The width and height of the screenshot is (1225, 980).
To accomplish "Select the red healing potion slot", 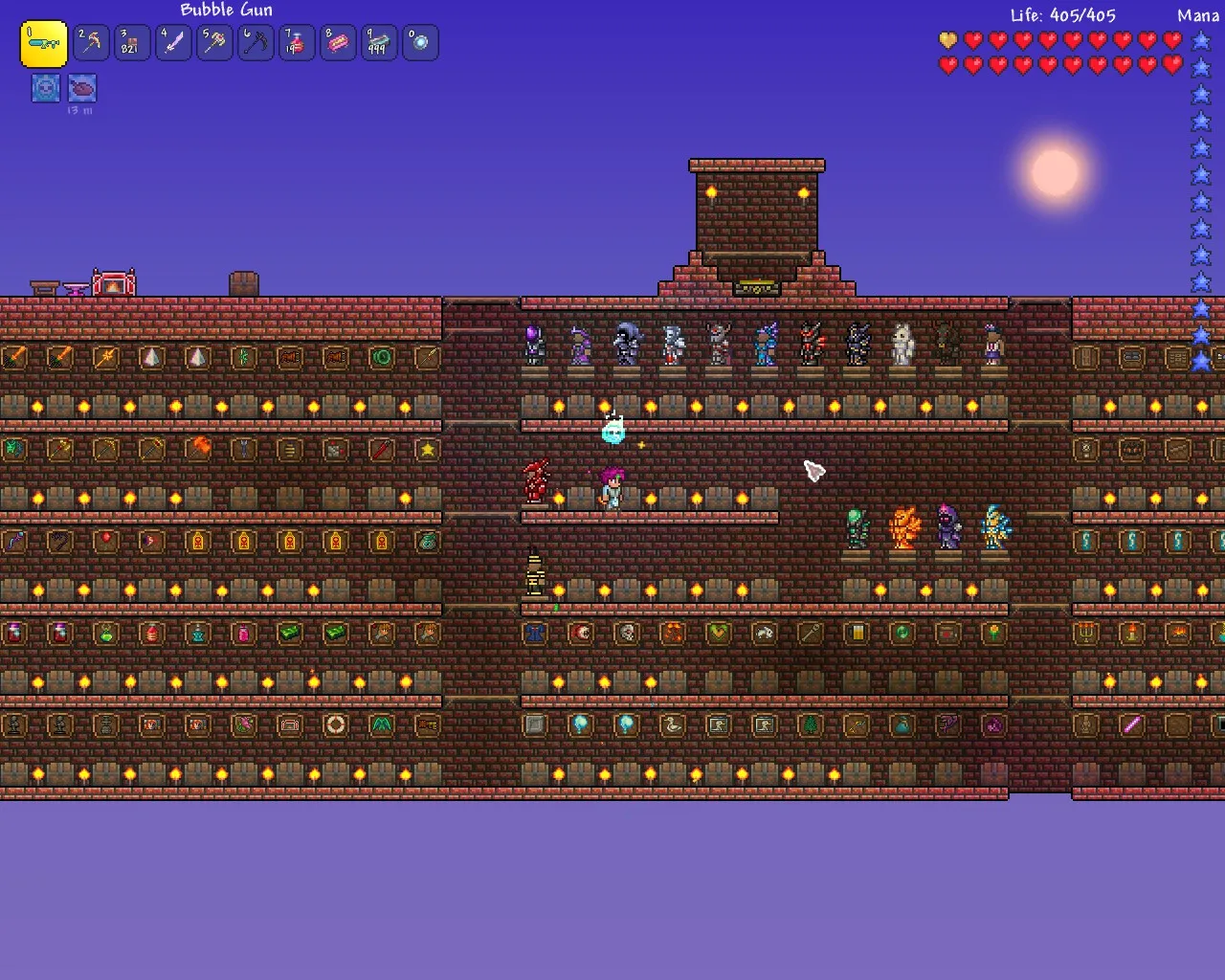I will pyautogui.click(x=298, y=43).
